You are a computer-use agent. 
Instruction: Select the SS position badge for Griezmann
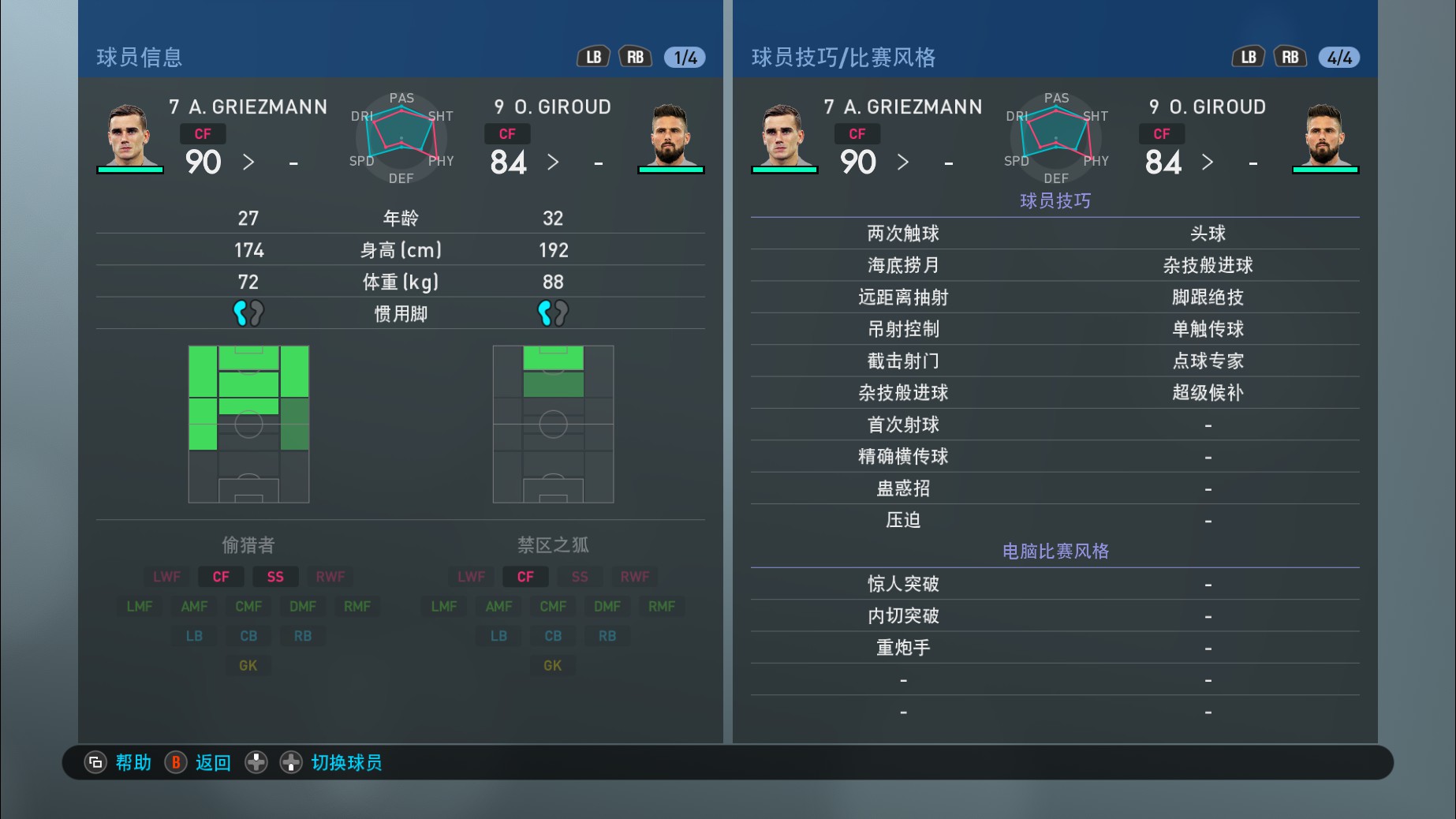tap(275, 576)
